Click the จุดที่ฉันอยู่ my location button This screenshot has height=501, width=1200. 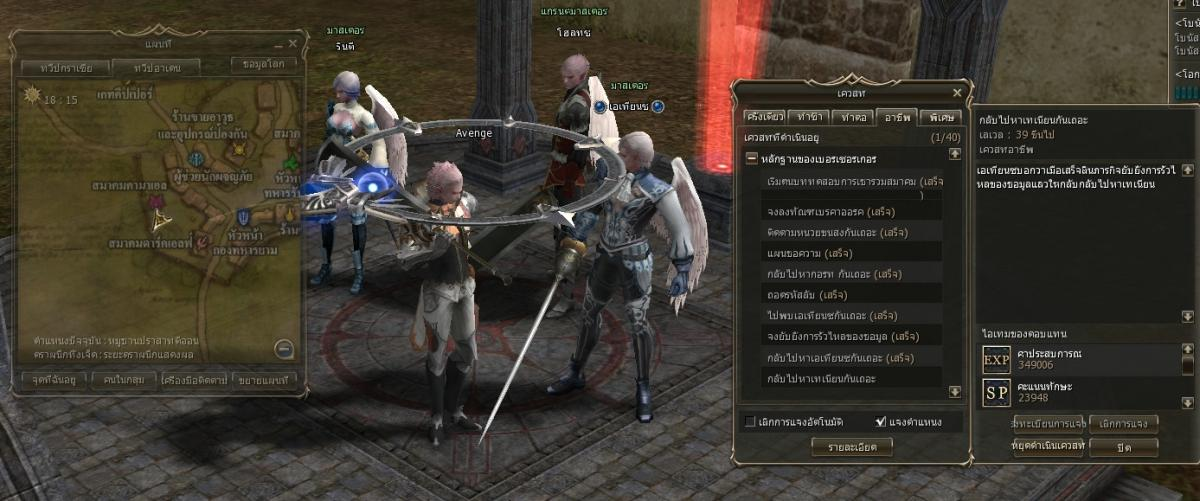[x=50, y=380]
